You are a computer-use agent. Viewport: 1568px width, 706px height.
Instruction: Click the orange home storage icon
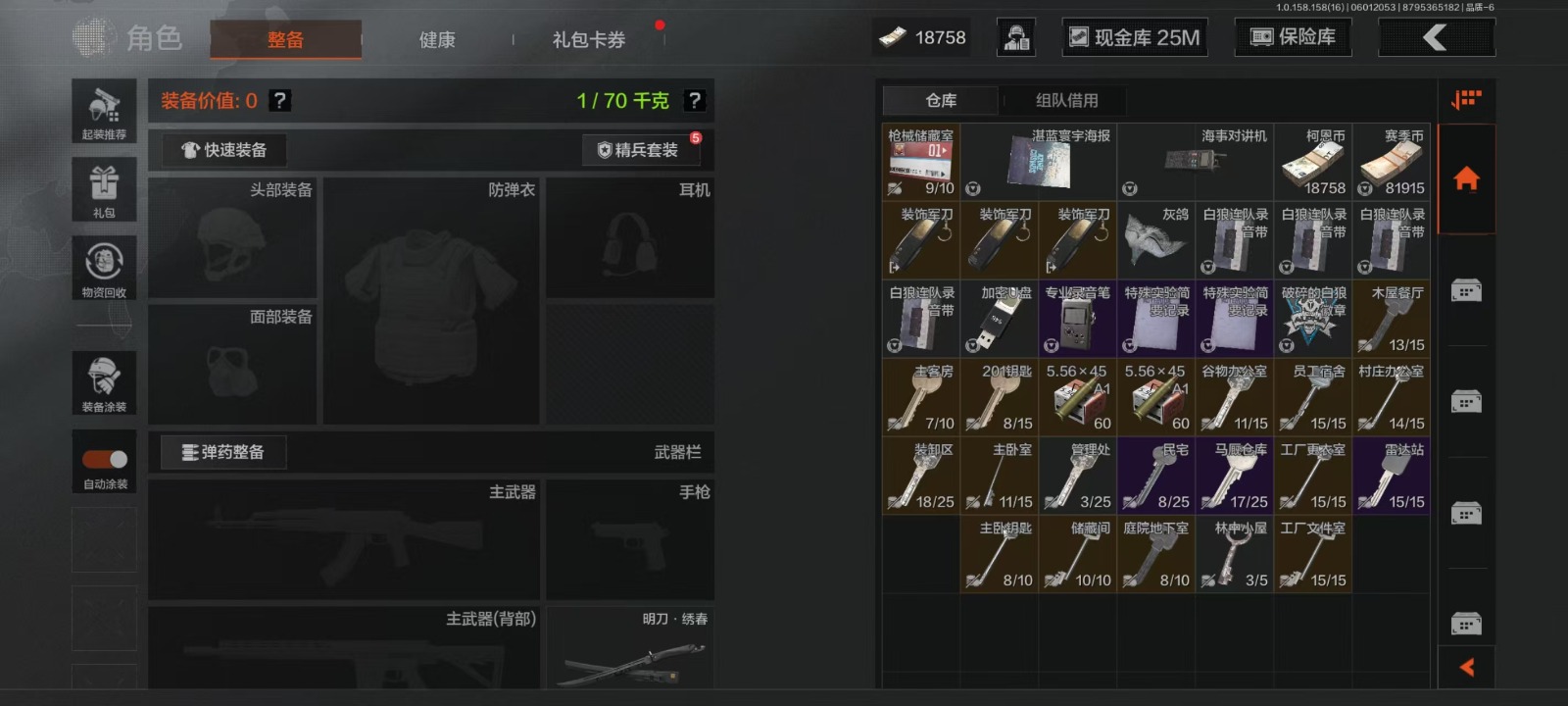click(x=1466, y=179)
